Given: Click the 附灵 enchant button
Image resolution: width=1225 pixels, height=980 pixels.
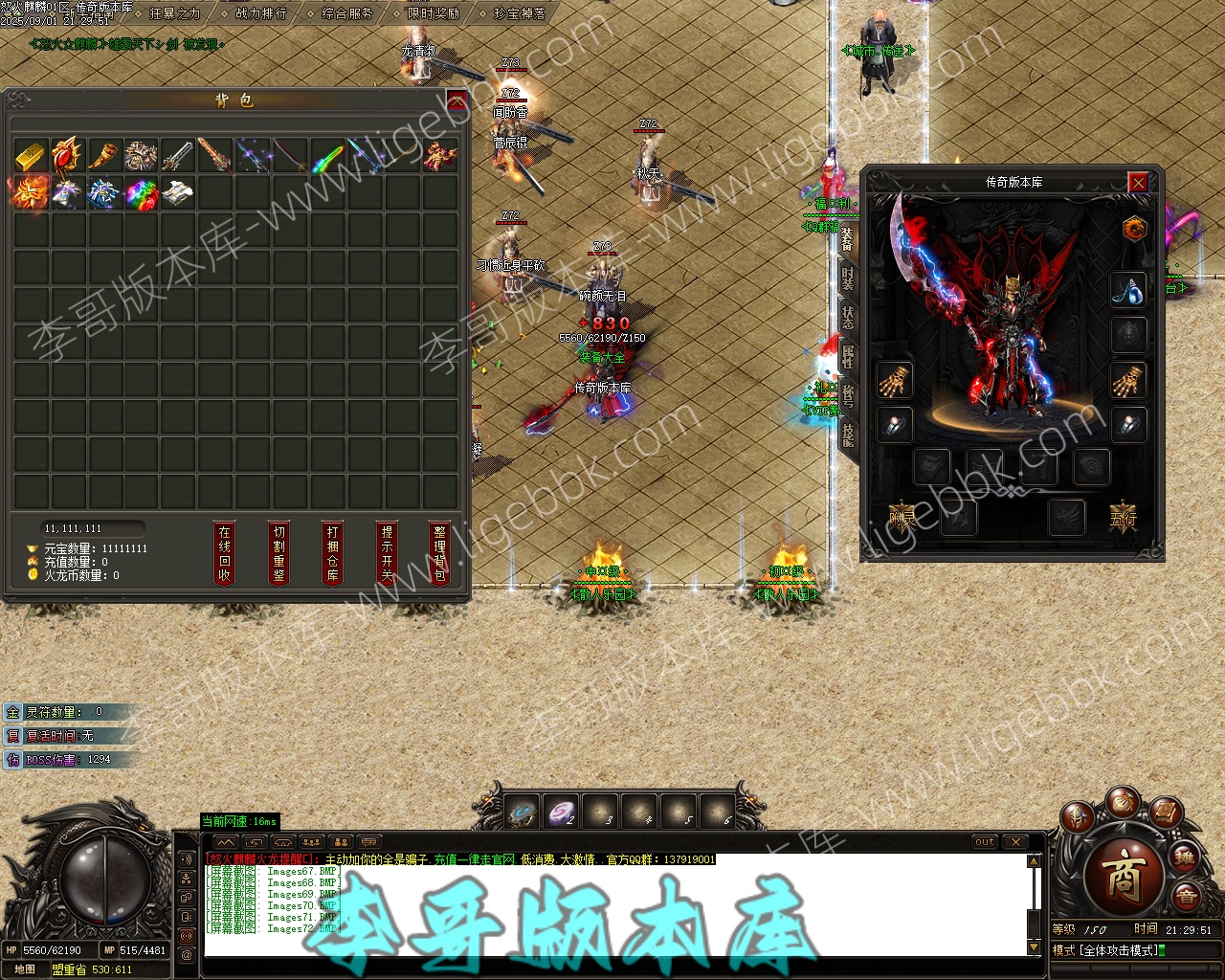Looking at the screenshot, I should (x=902, y=518).
